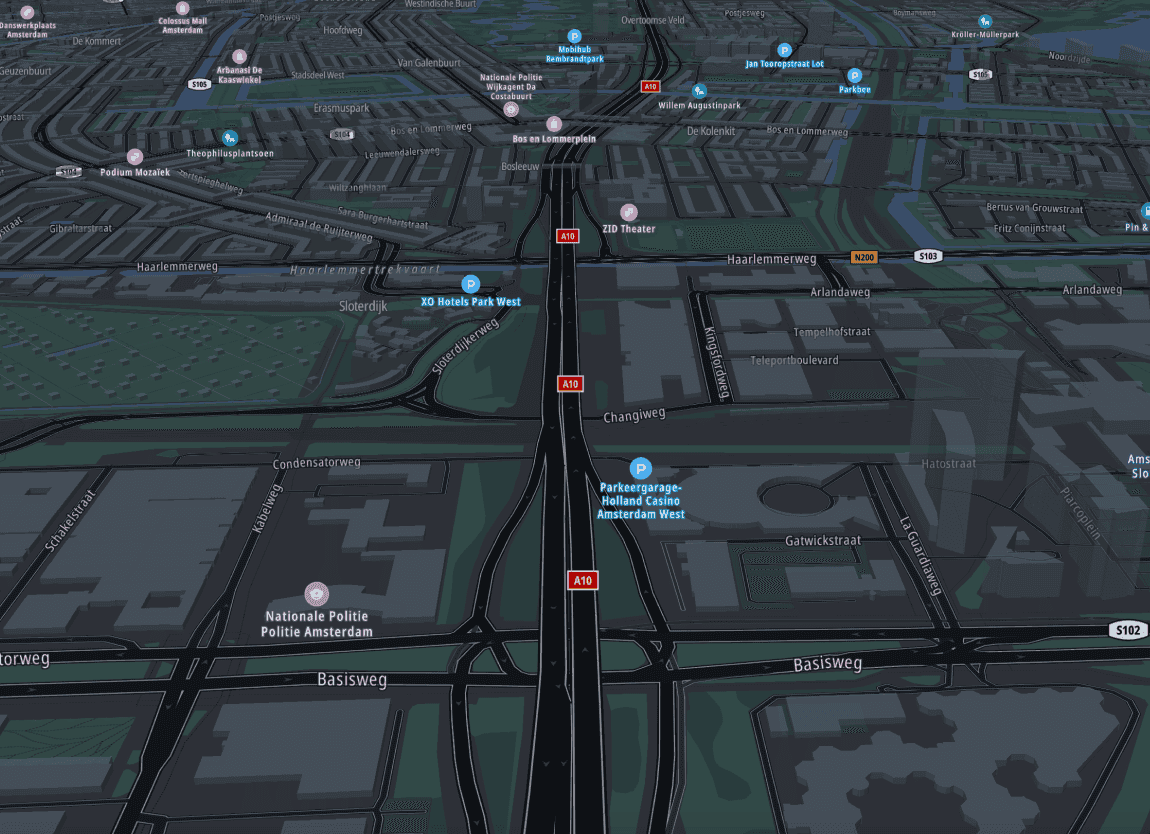The width and height of the screenshot is (1150, 834).
Task: Show the Bos en Lommerplein marker details
Action: [x=554, y=124]
